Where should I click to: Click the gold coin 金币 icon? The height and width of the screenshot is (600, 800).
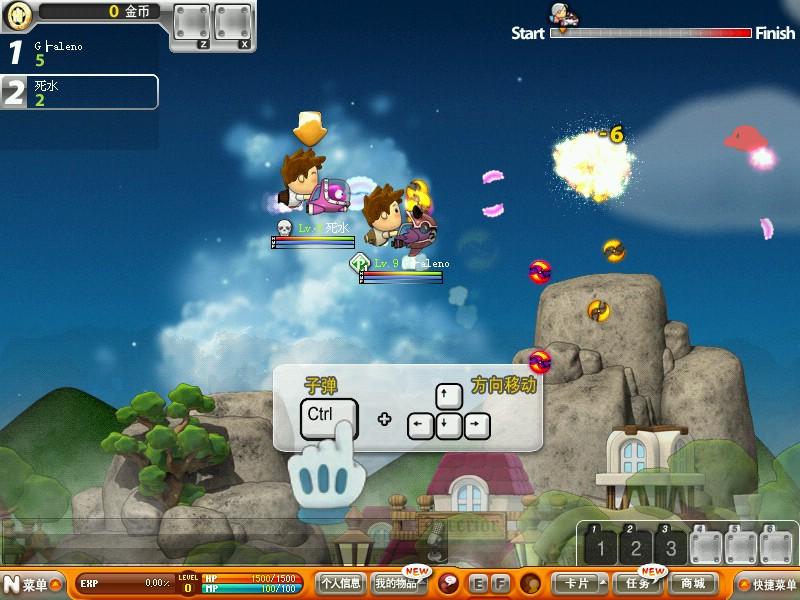point(20,14)
